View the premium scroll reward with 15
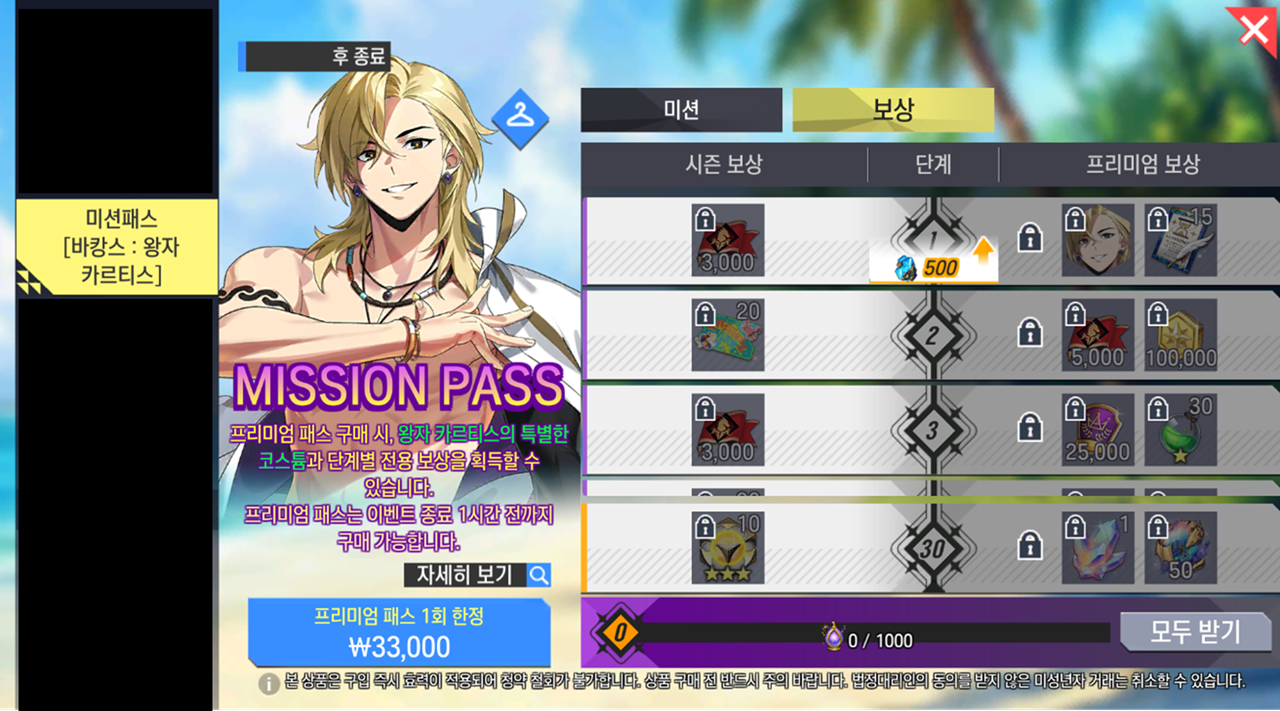This screenshot has height=711, width=1280. point(1181,240)
